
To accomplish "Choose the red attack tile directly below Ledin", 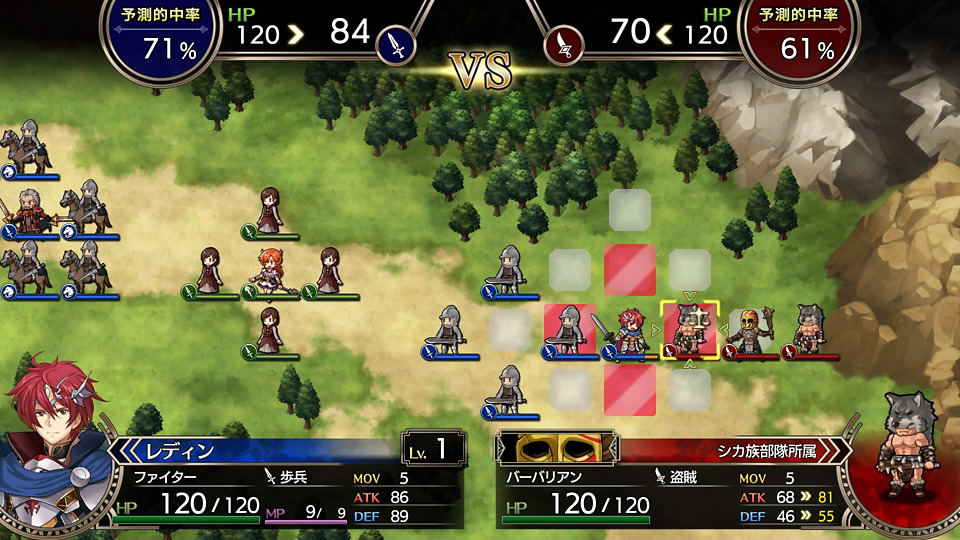I will pos(630,389).
